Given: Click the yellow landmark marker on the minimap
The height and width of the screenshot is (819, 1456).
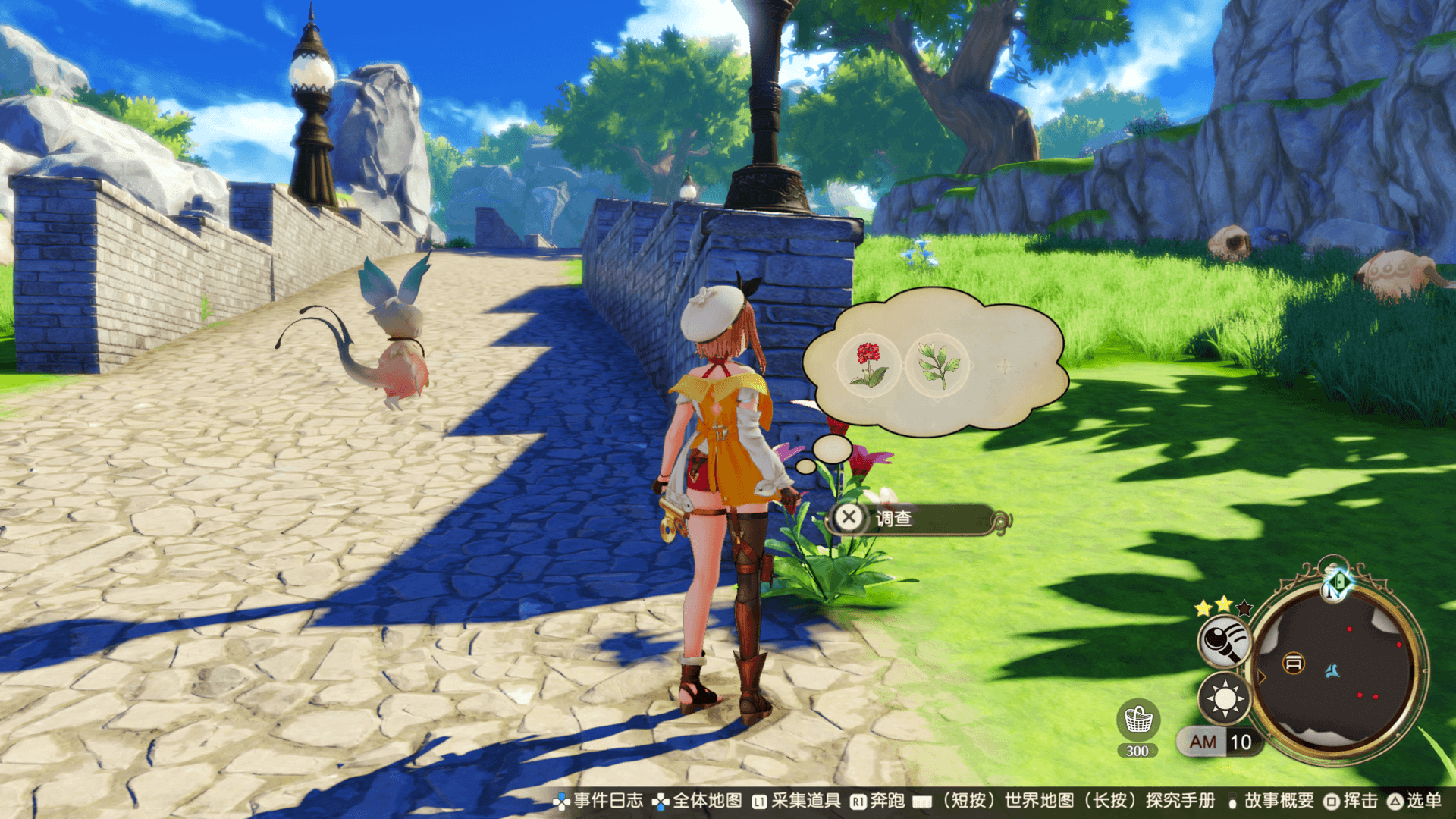Looking at the screenshot, I should (x=1293, y=664).
